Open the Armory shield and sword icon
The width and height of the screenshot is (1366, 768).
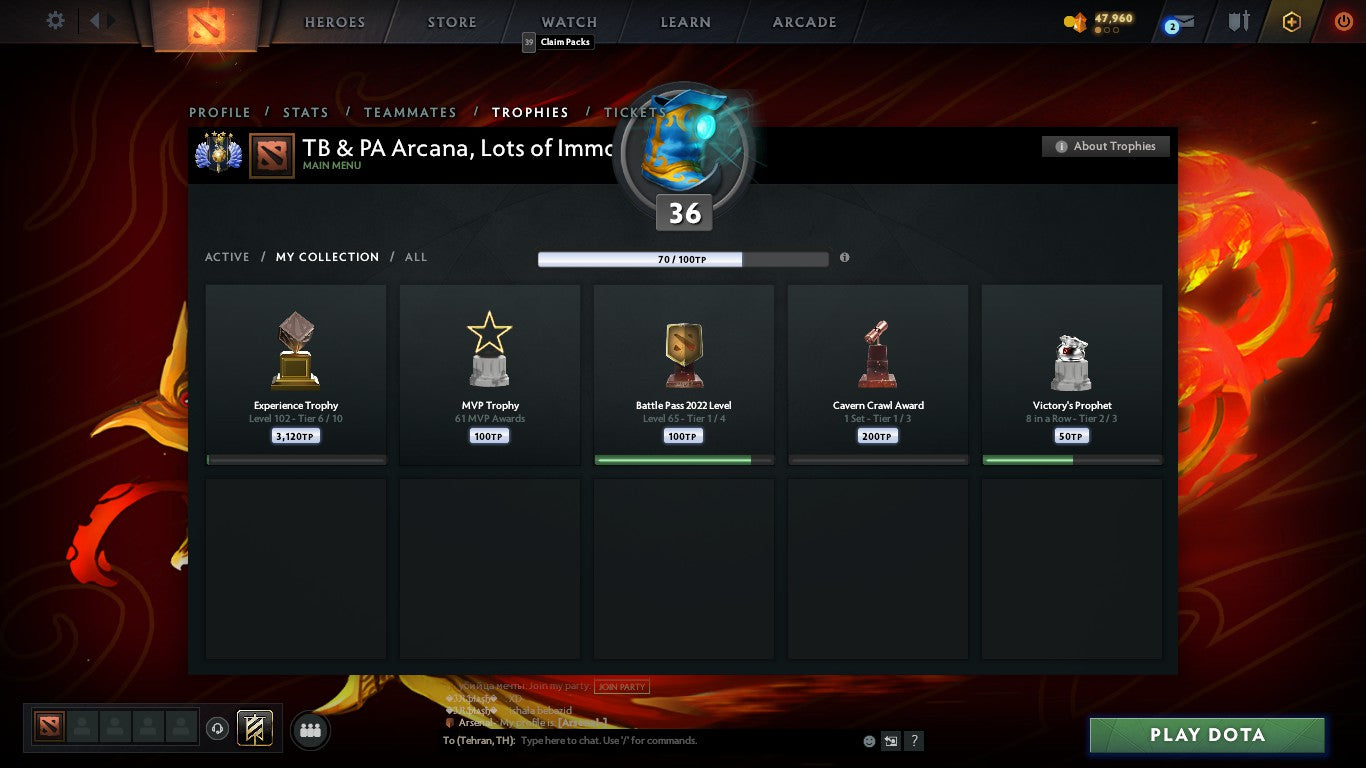(x=1240, y=22)
